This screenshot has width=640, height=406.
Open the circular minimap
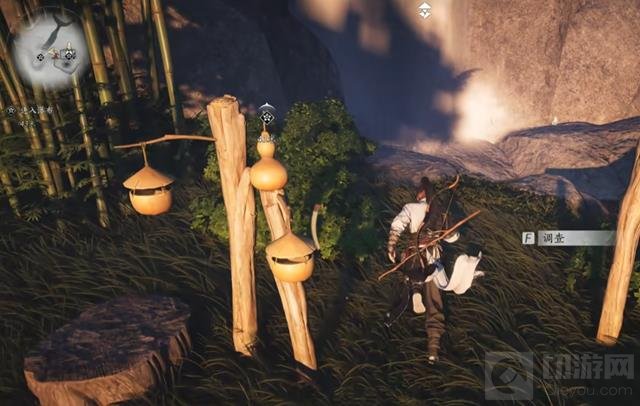50,48
